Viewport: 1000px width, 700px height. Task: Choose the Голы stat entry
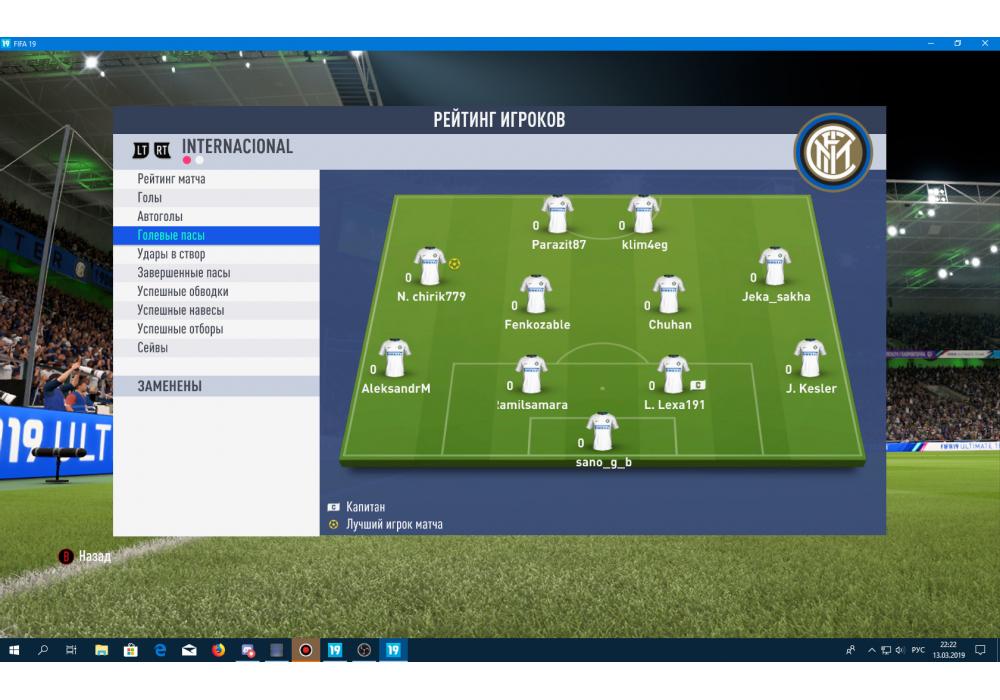tap(150, 198)
